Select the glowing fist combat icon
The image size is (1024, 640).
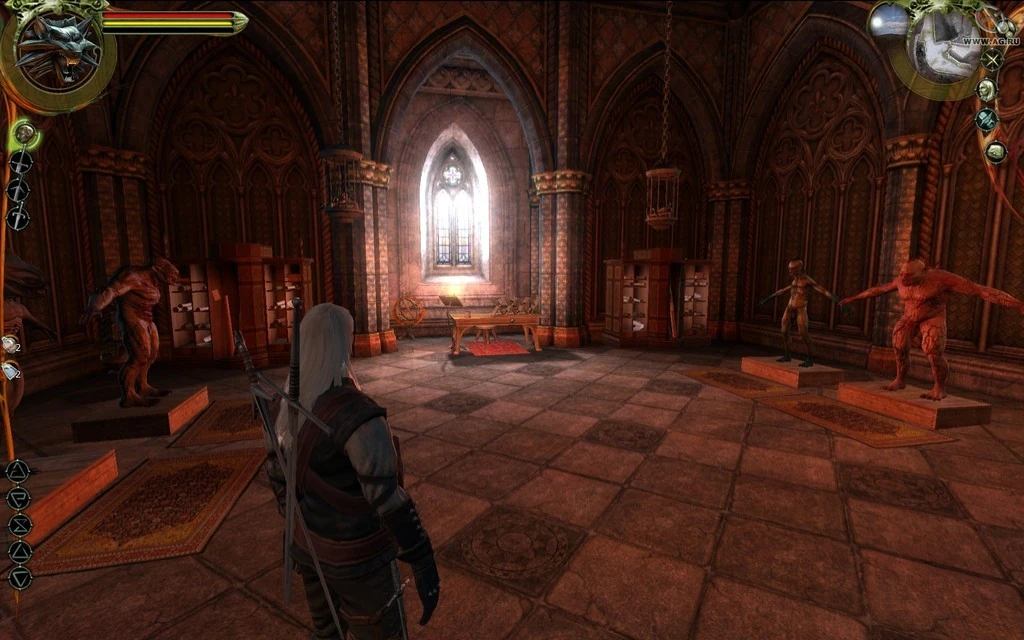[x=25, y=133]
